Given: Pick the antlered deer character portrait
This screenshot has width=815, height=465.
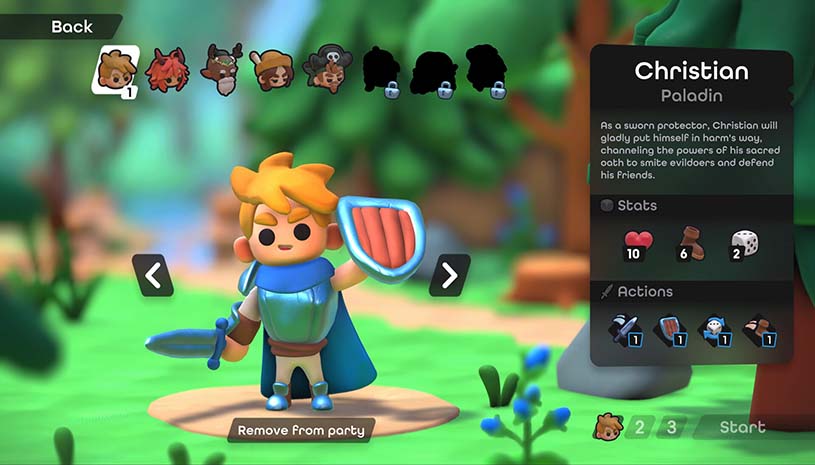Looking at the screenshot, I should click(x=222, y=68).
